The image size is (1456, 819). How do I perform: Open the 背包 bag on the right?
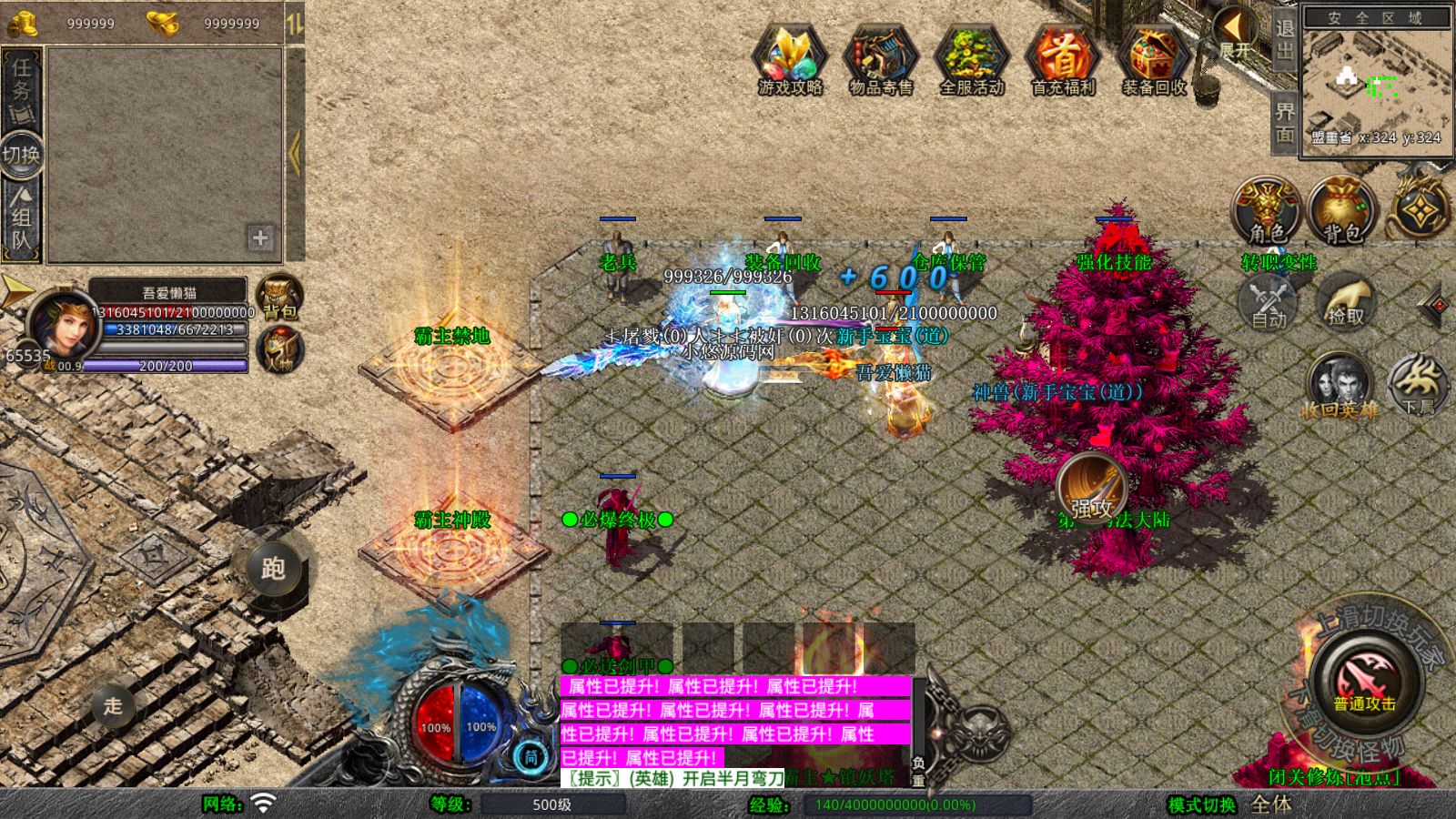click(1342, 211)
